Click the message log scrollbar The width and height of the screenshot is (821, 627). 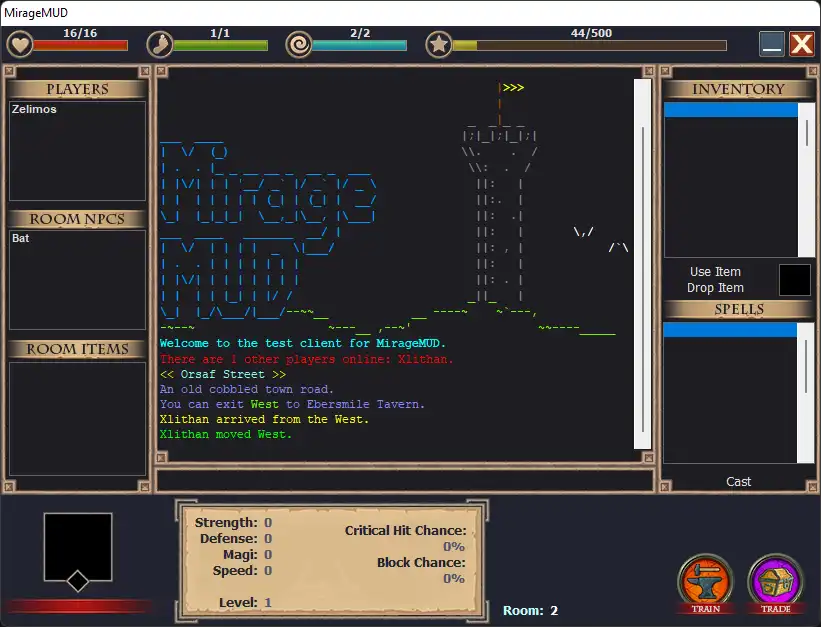click(x=643, y=265)
